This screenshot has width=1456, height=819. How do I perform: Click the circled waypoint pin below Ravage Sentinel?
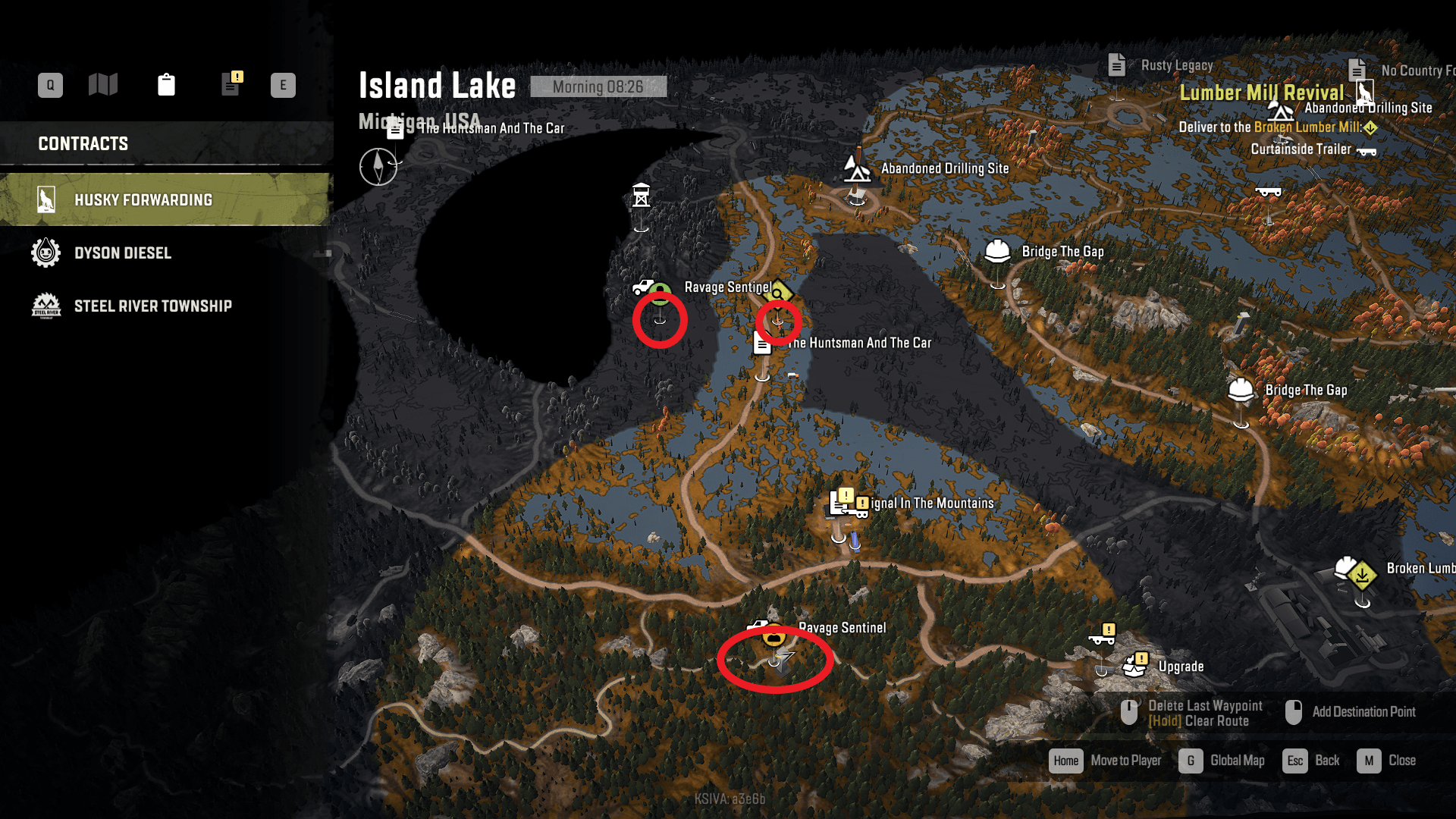click(x=776, y=662)
